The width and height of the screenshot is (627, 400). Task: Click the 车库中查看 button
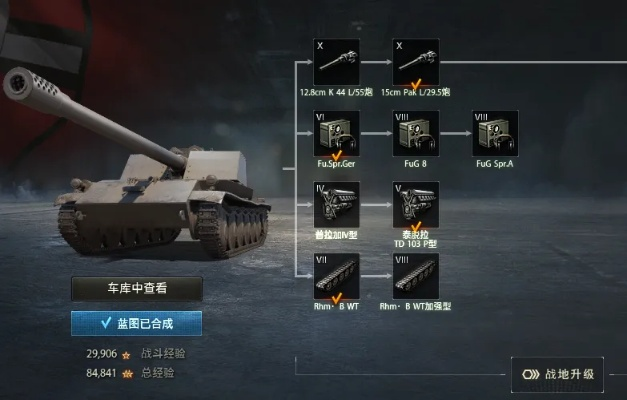(137, 289)
